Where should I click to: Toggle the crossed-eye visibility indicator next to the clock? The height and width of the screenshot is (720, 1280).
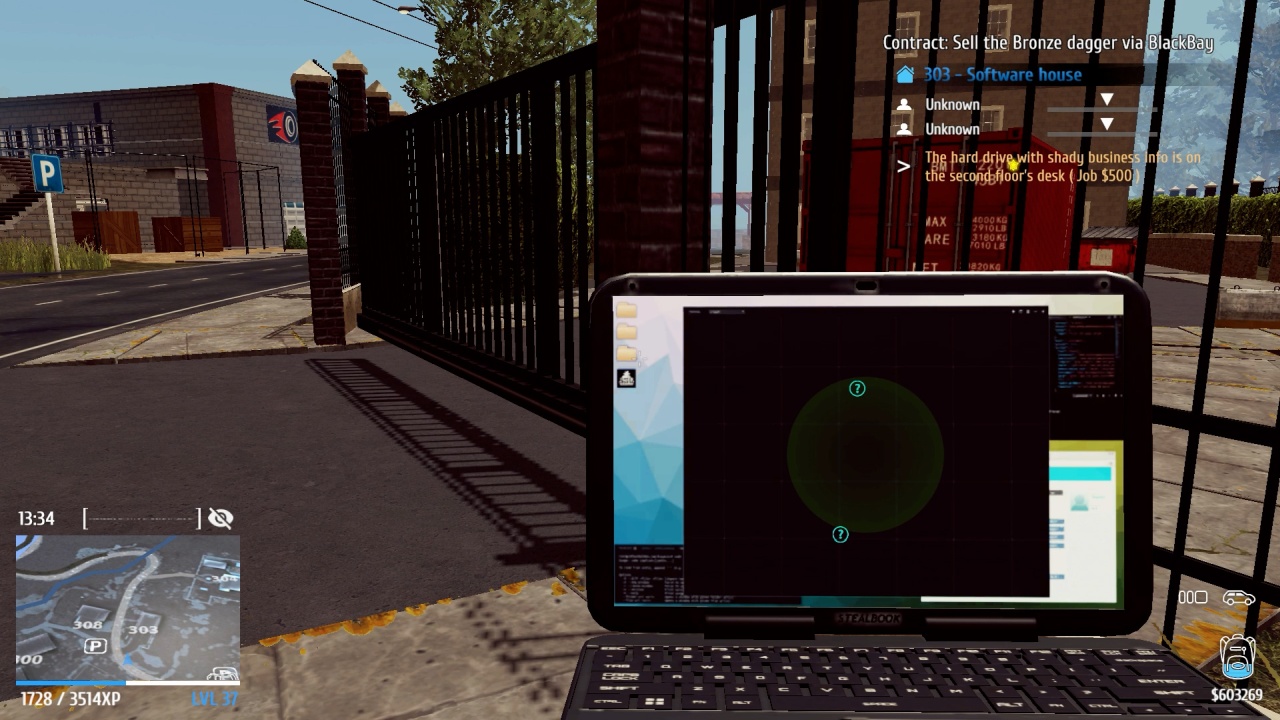click(220, 518)
